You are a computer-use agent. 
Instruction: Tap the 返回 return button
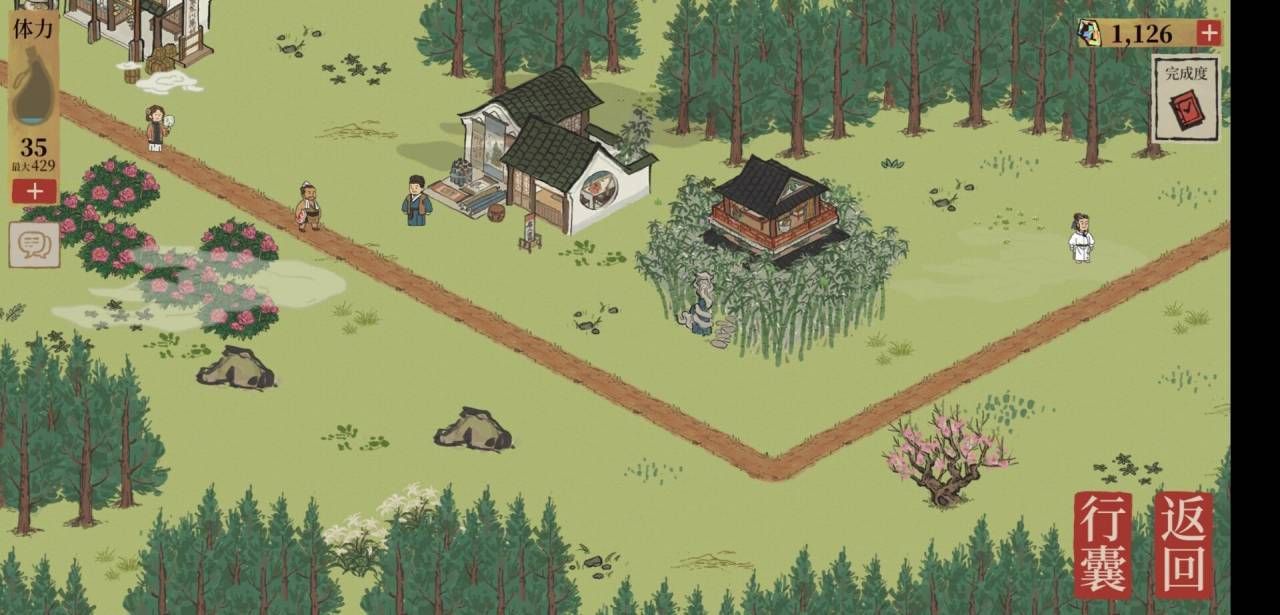coord(1184,544)
